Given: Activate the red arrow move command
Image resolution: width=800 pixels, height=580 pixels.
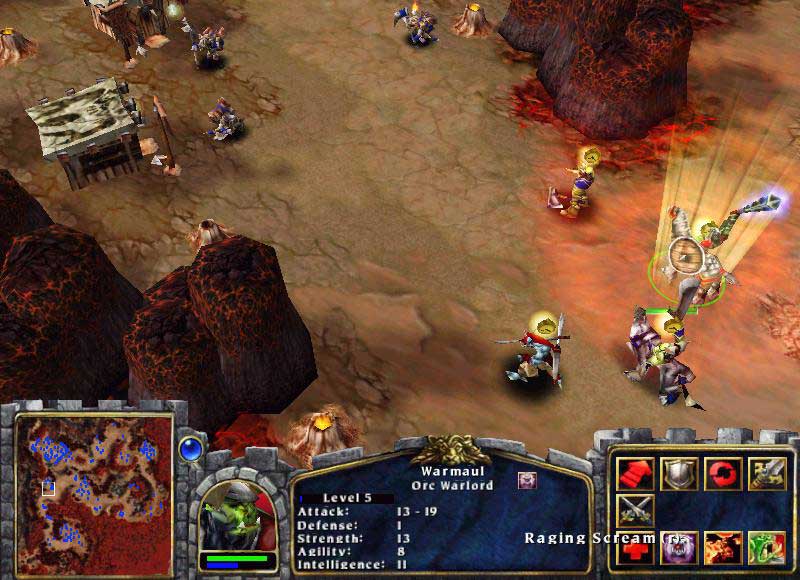Looking at the screenshot, I should coord(634,472).
